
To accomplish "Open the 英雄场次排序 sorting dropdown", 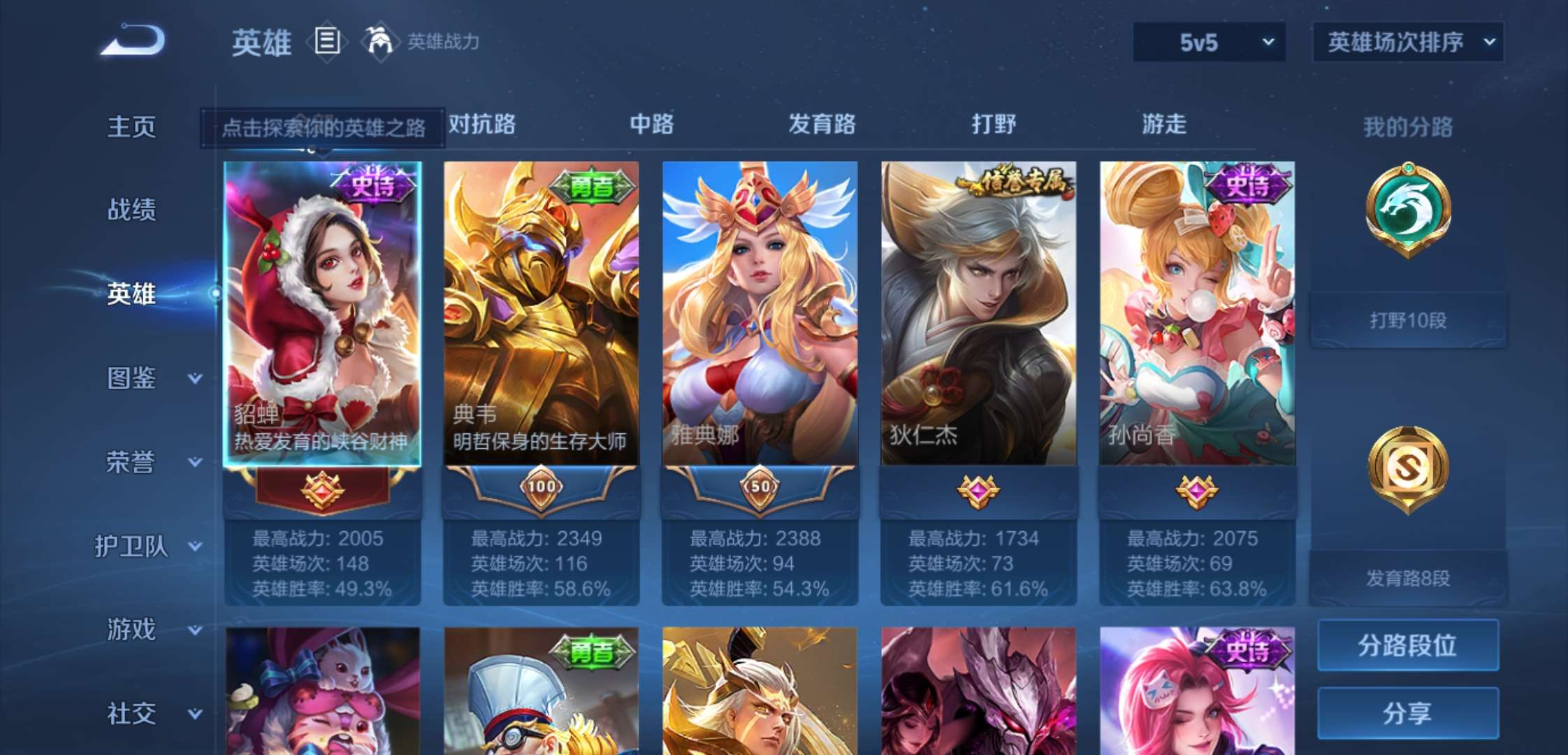I will [1407, 42].
